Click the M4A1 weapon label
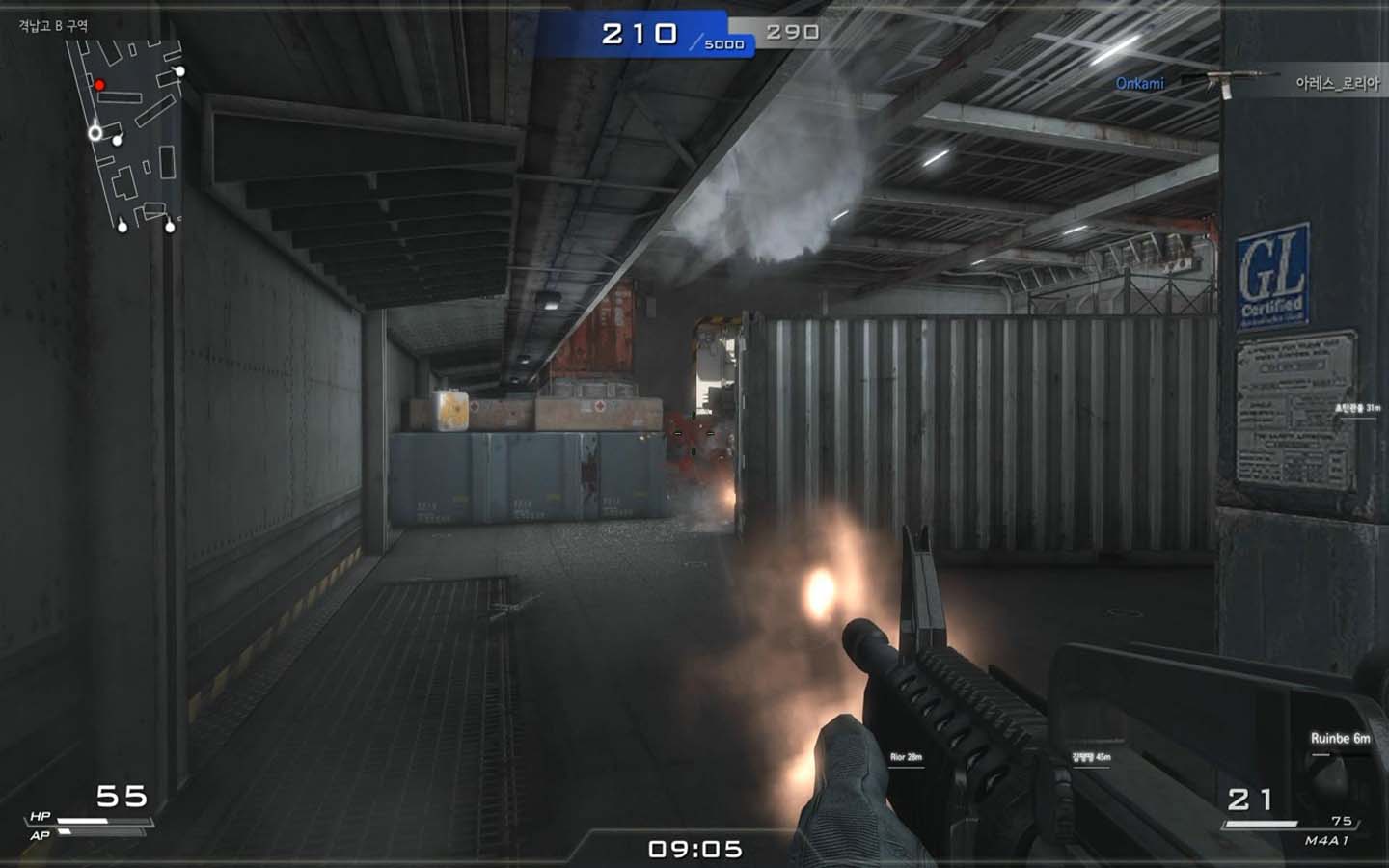The height and width of the screenshot is (868, 1389). [x=1326, y=841]
